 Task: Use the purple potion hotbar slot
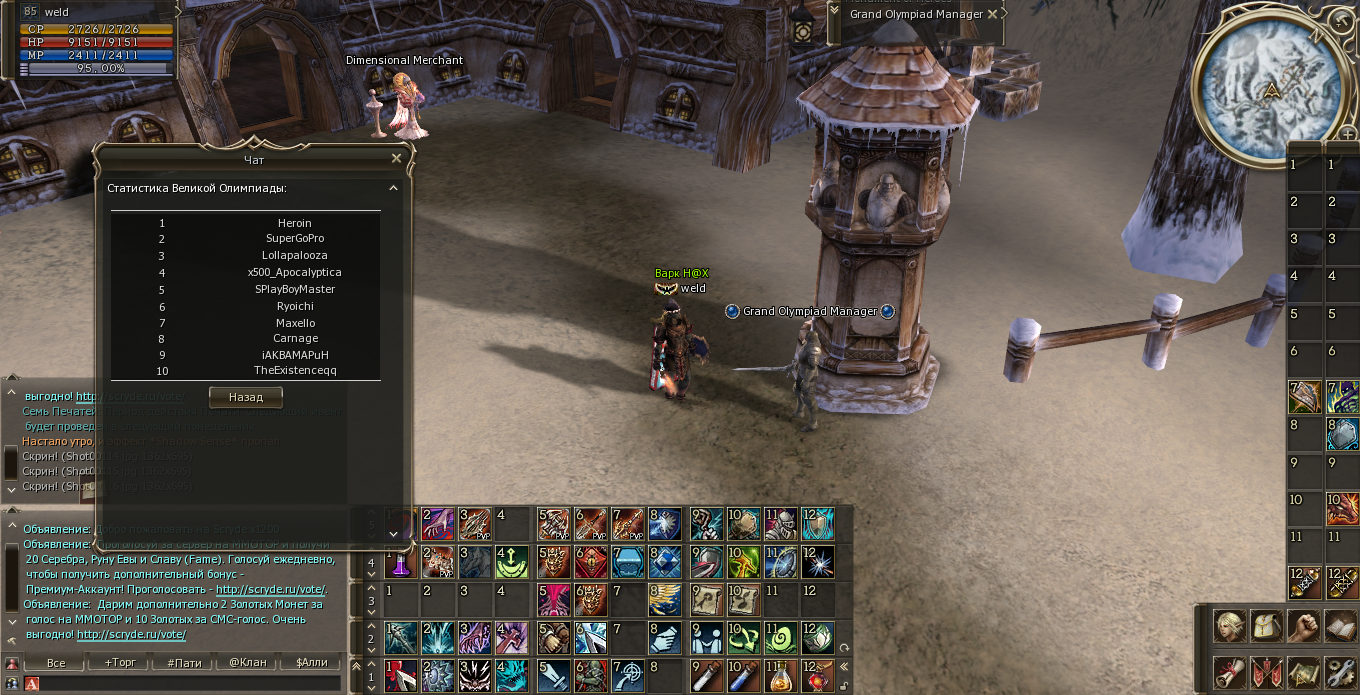(x=398, y=562)
